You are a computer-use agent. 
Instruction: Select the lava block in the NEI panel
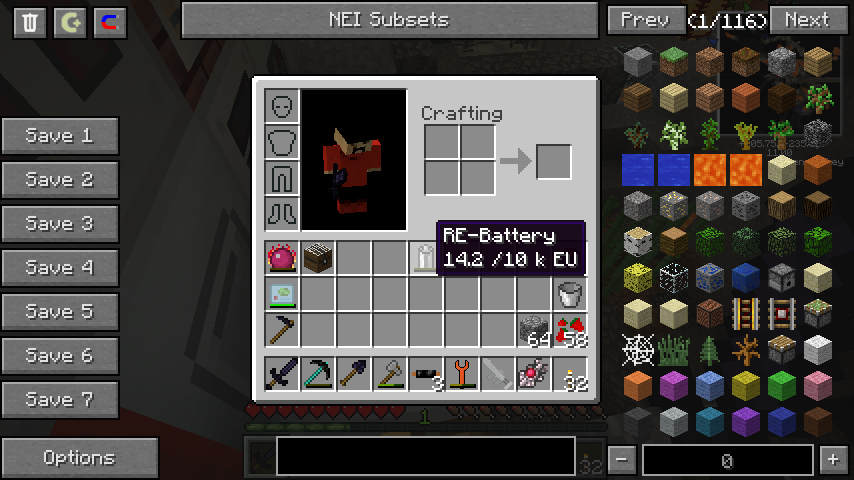pyautogui.click(x=709, y=169)
